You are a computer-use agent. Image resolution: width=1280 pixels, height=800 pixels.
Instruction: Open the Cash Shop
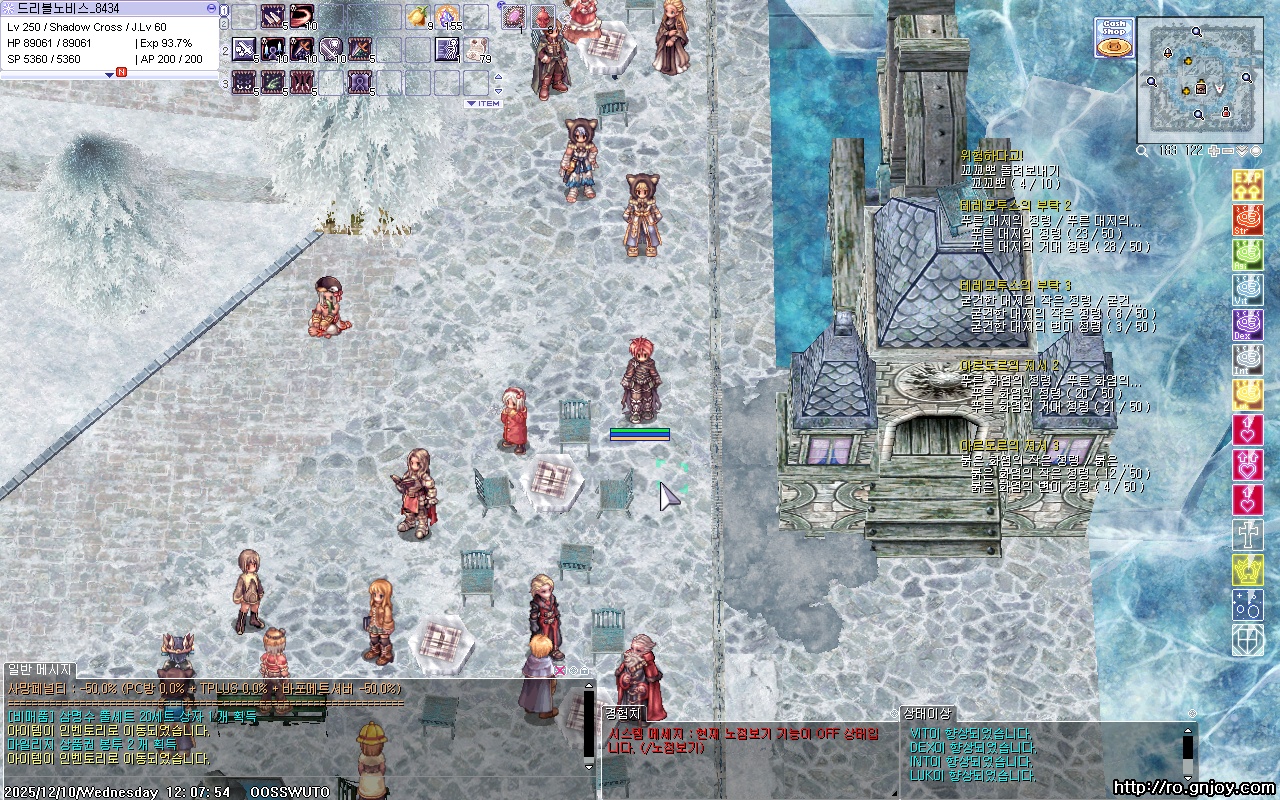pyautogui.click(x=1113, y=37)
